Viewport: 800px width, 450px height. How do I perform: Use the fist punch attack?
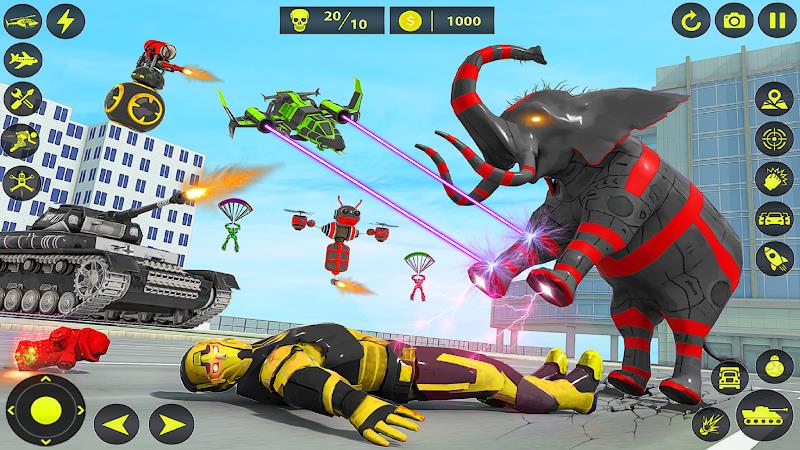click(x=772, y=176)
